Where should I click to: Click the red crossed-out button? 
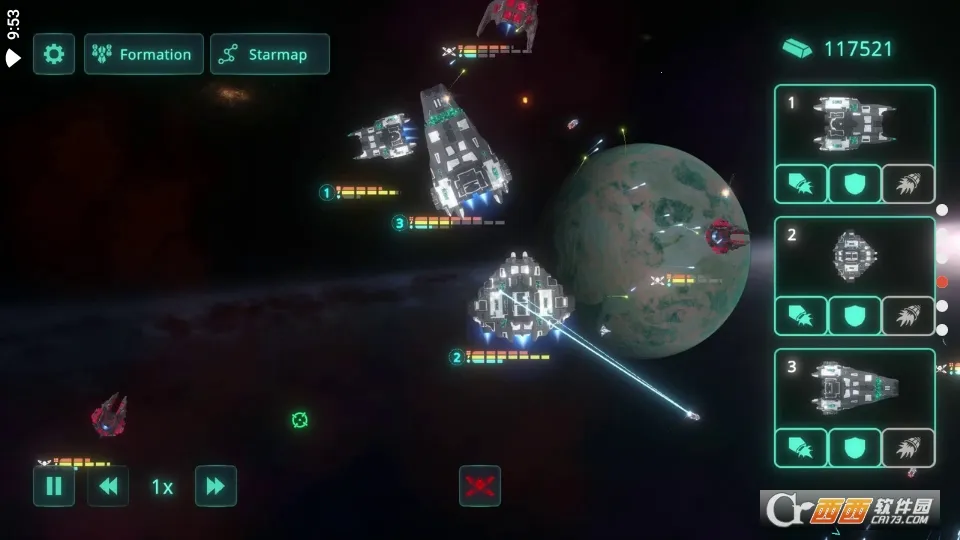coord(480,486)
